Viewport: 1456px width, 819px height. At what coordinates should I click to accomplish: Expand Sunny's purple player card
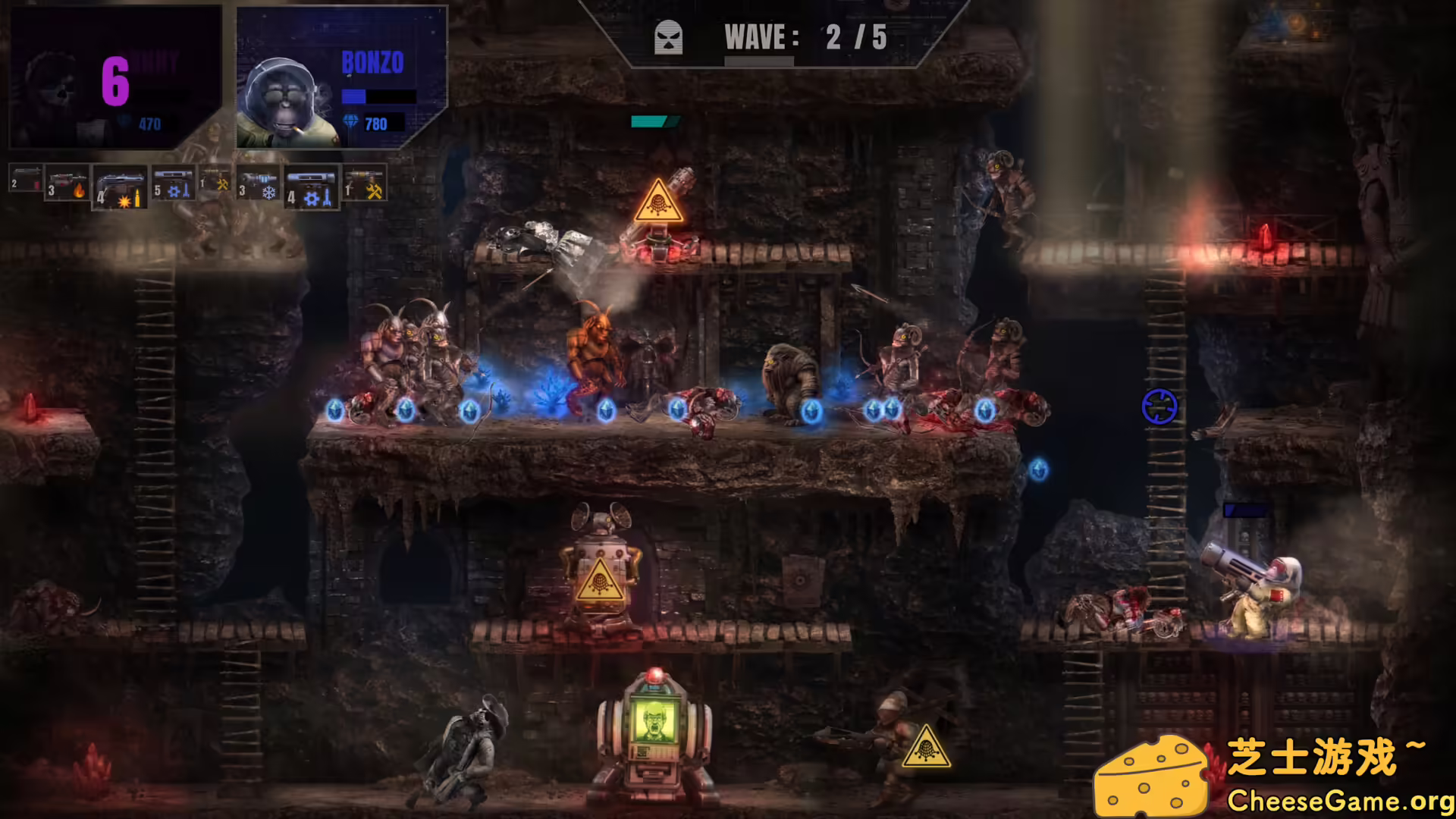point(114,76)
